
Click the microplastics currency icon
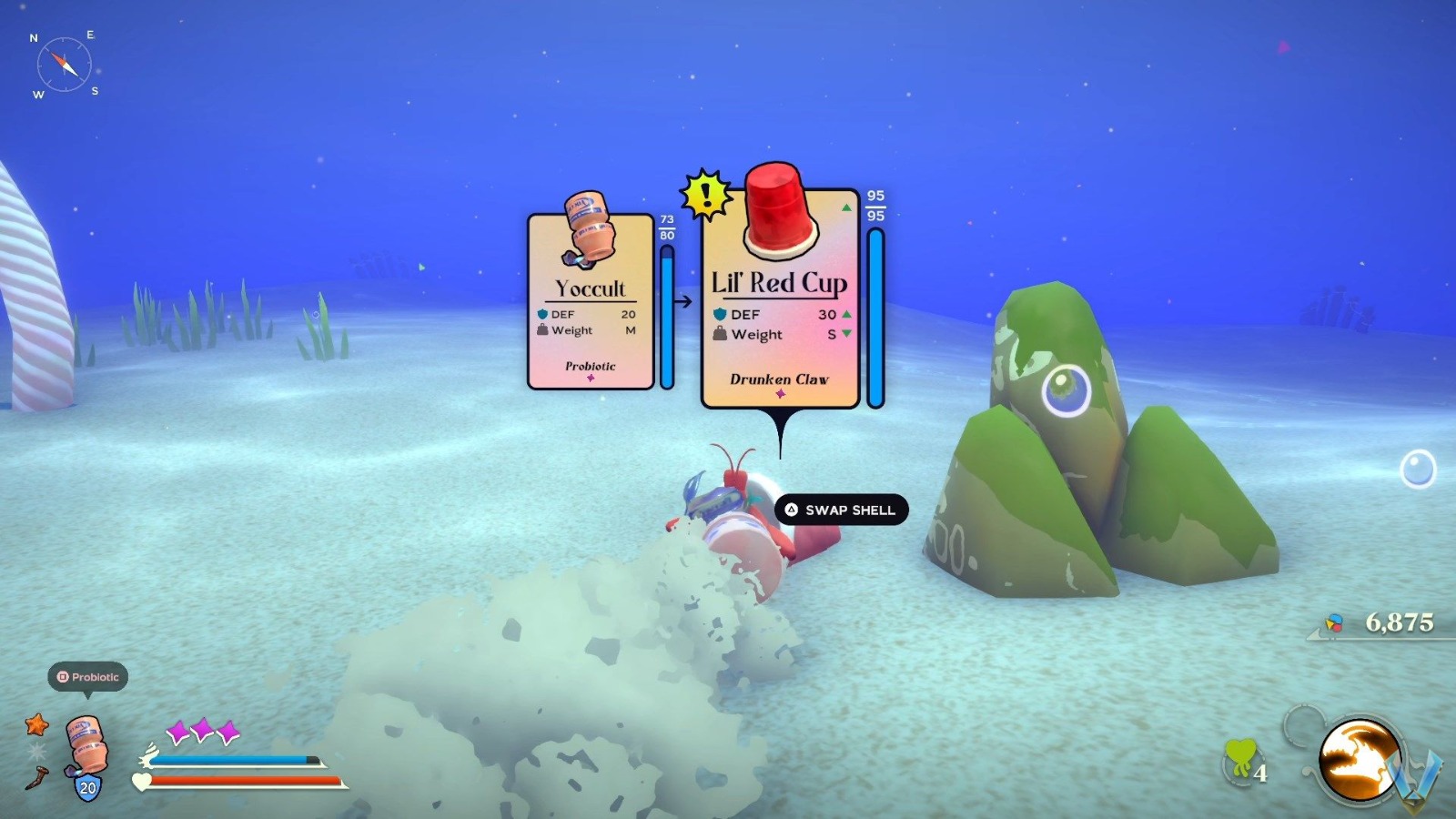(x=1332, y=624)
